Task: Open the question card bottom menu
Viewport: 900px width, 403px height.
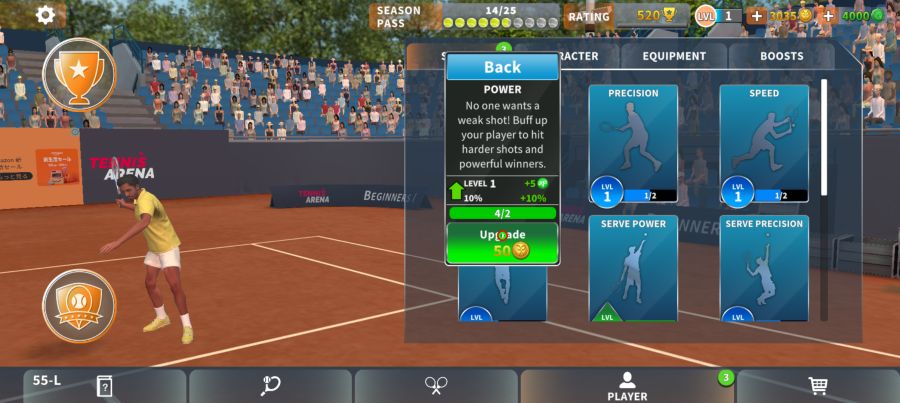Action: (104, 386)
